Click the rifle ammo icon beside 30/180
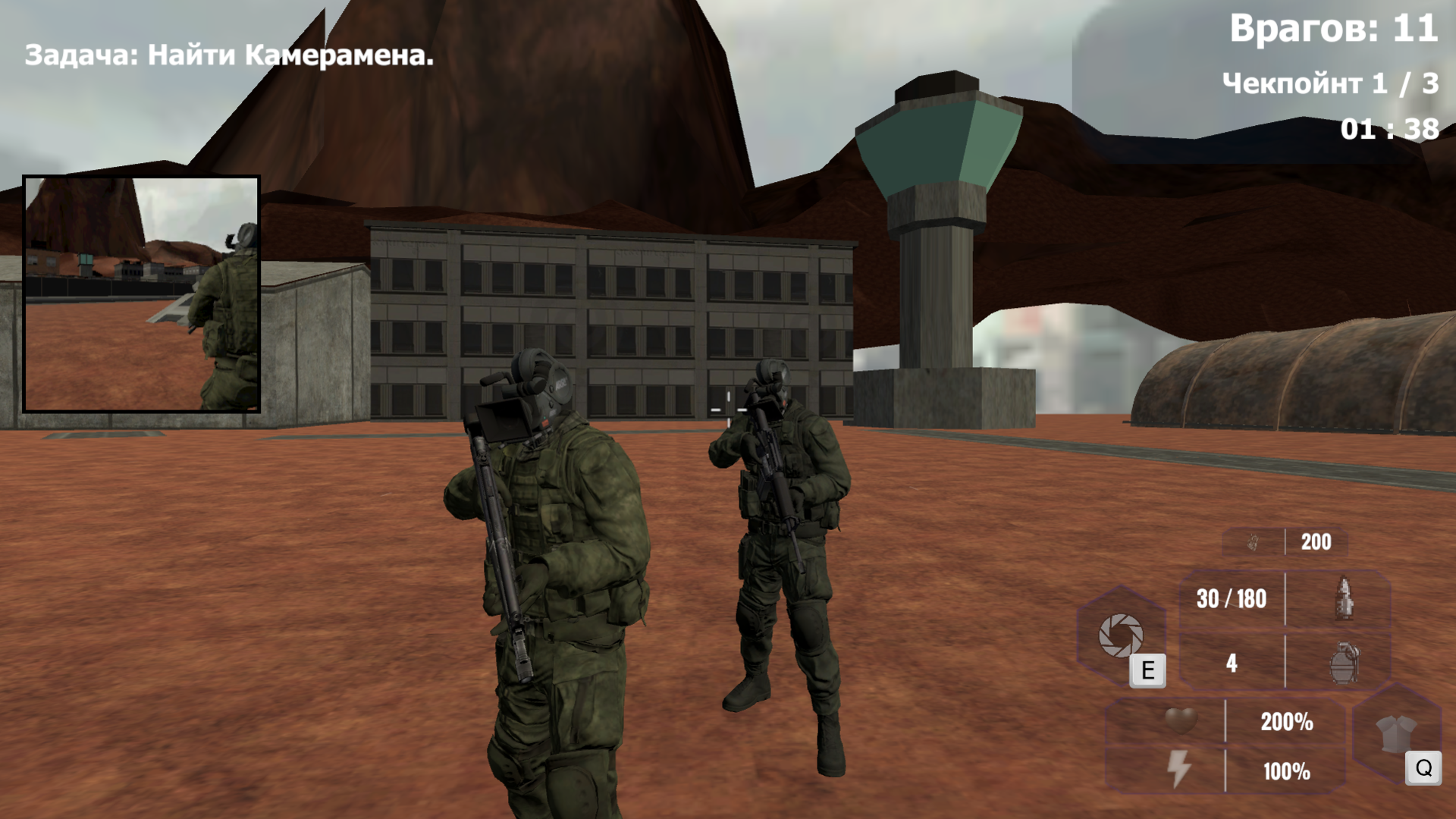Image resolution: width=1456 pixels, height=819 pixels. click(x=1345, y=599)
